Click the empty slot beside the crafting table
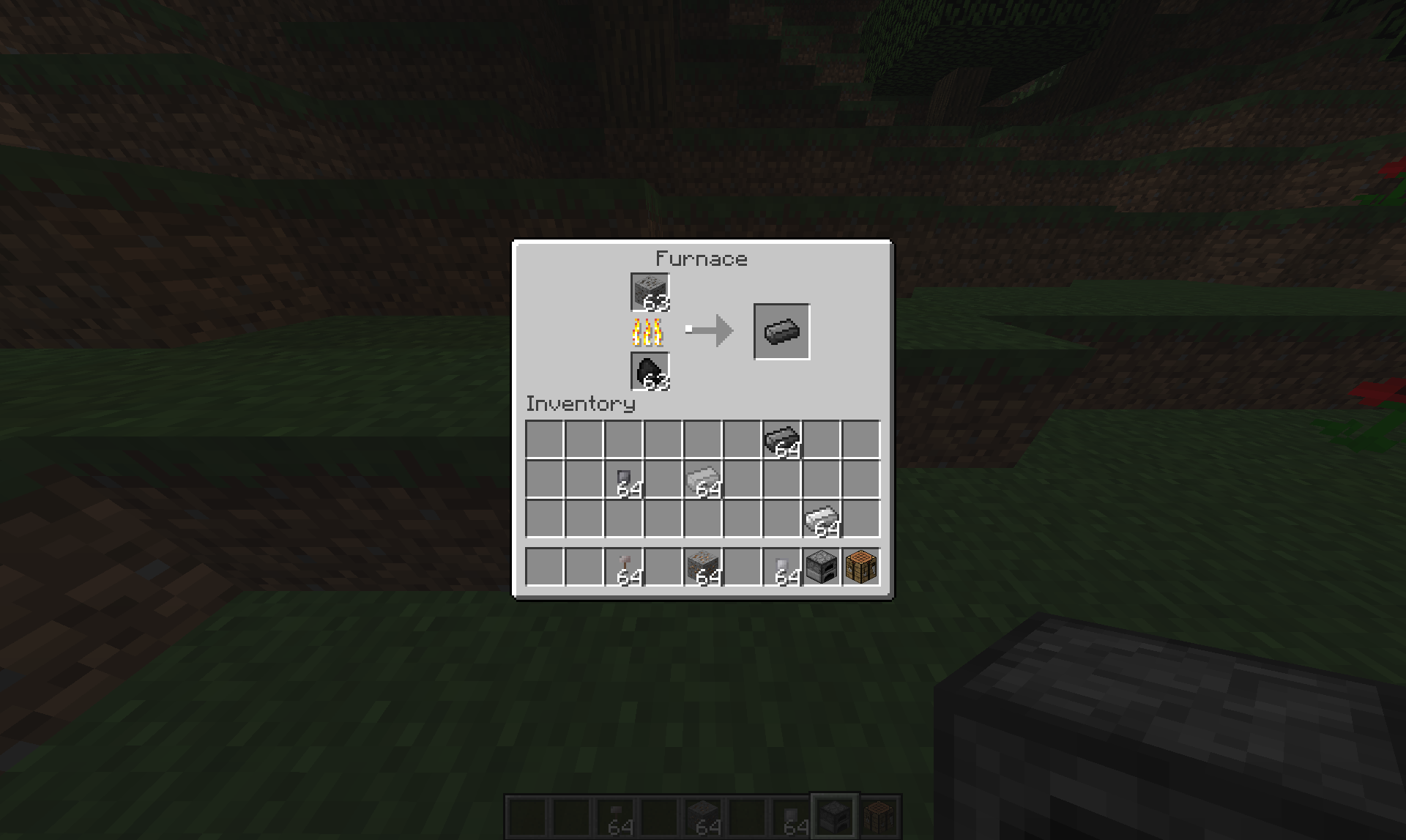This screenshot has height=840, width=1406. (740, 568)
